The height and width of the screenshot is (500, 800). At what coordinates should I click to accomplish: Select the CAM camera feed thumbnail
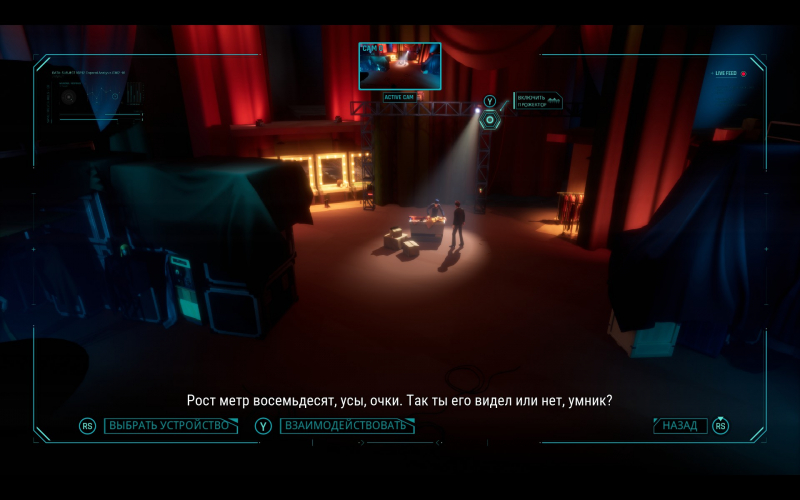[399, 66]
